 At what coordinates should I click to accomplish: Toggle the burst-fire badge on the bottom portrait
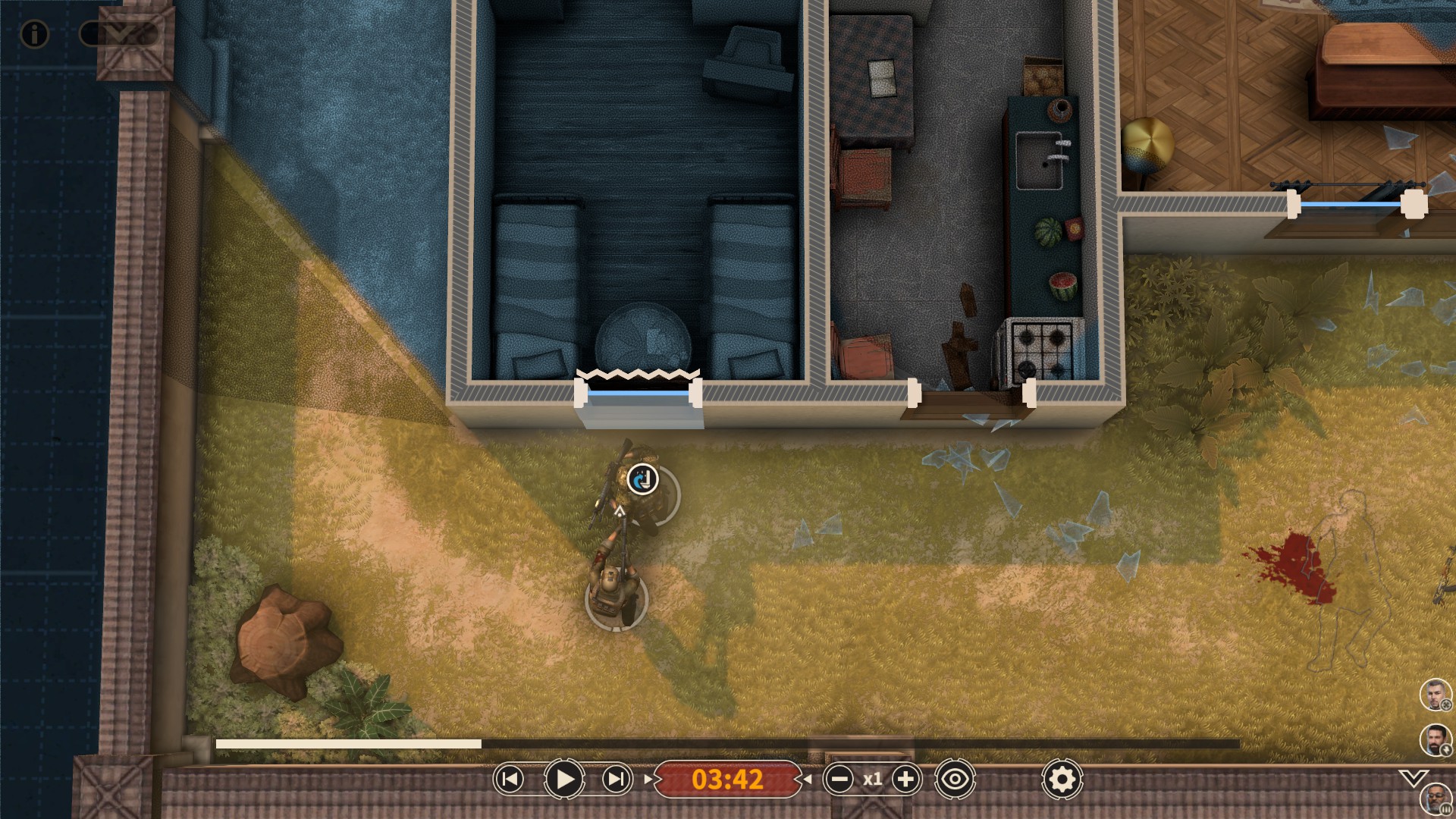click(x=1445, y=808)
